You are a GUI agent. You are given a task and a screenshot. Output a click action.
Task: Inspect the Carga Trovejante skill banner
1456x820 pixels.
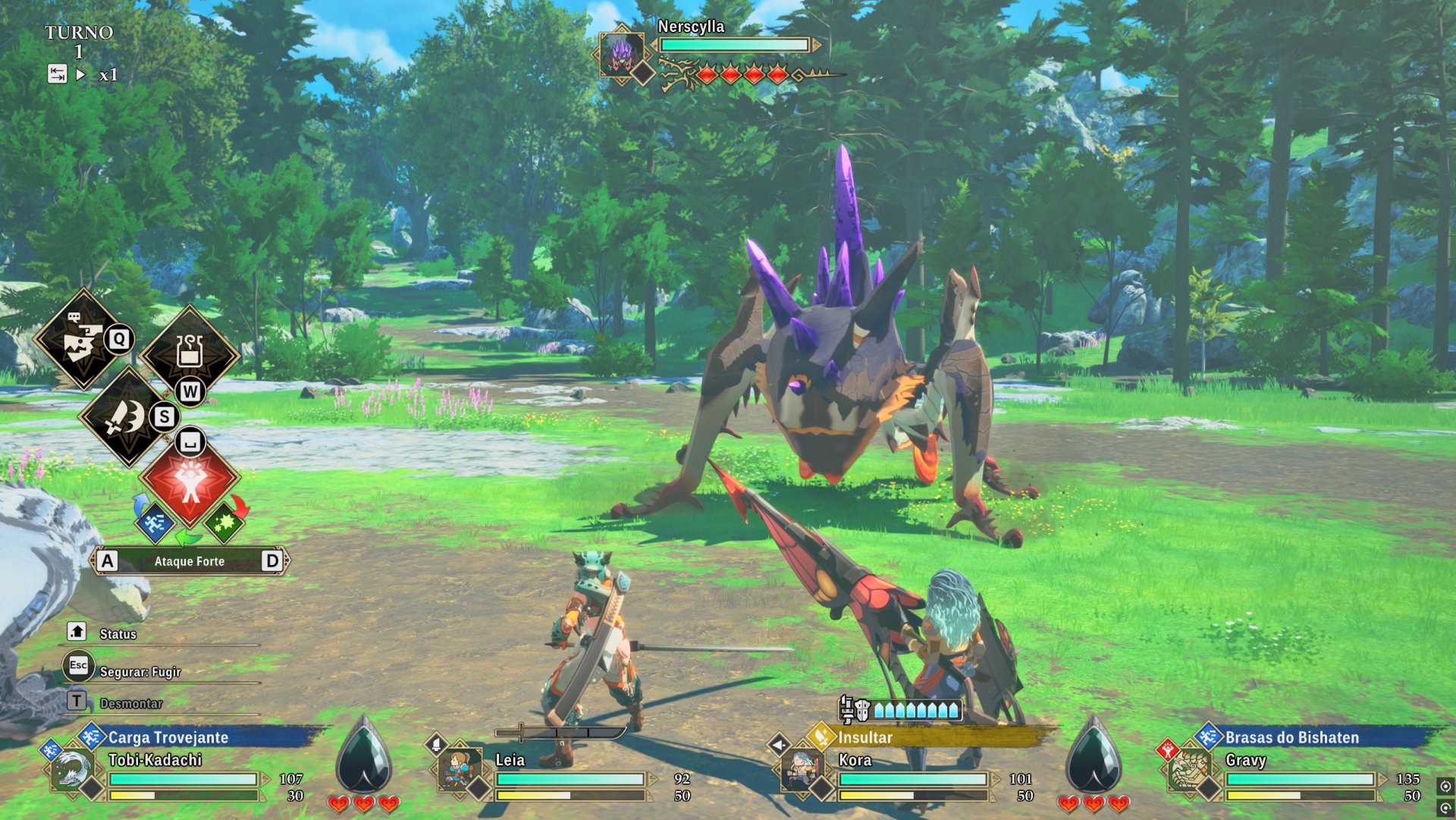click(168, 737)
